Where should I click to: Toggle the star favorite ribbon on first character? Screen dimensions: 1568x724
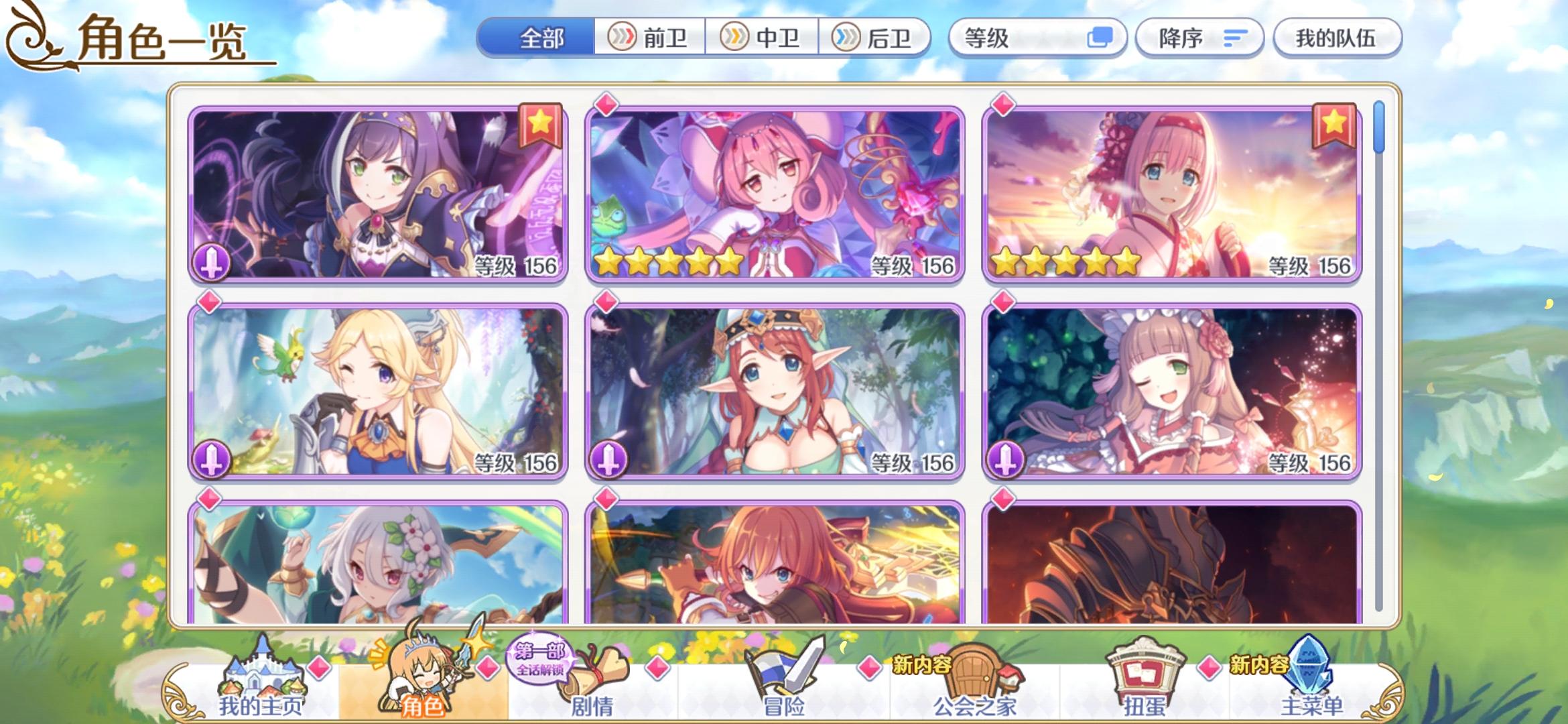tap(541, 125)
